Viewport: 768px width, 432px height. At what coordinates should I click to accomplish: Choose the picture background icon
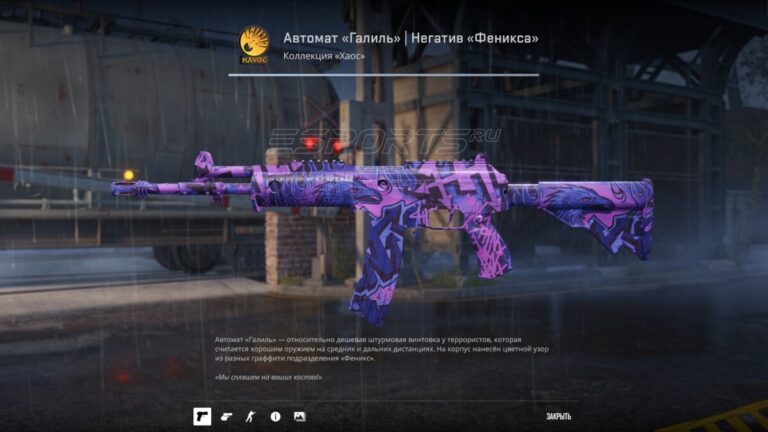pyautogui.click(x=299, y=416)
